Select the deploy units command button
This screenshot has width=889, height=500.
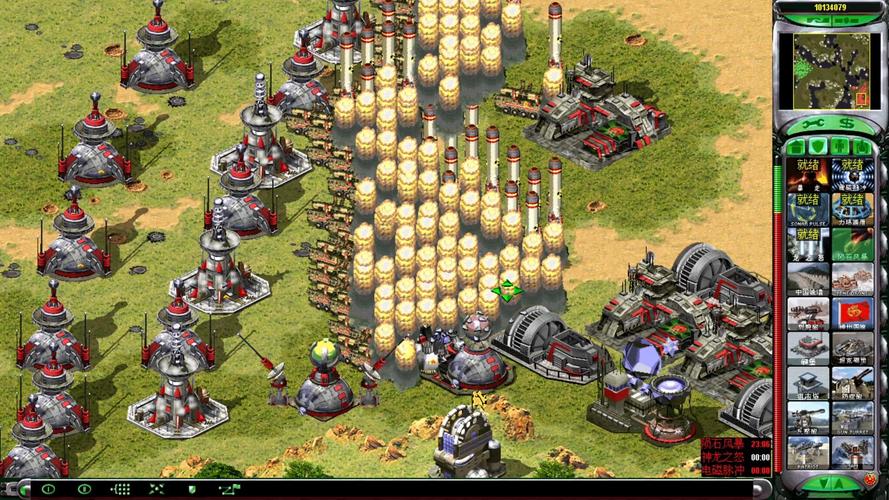(x=48, y=489)
